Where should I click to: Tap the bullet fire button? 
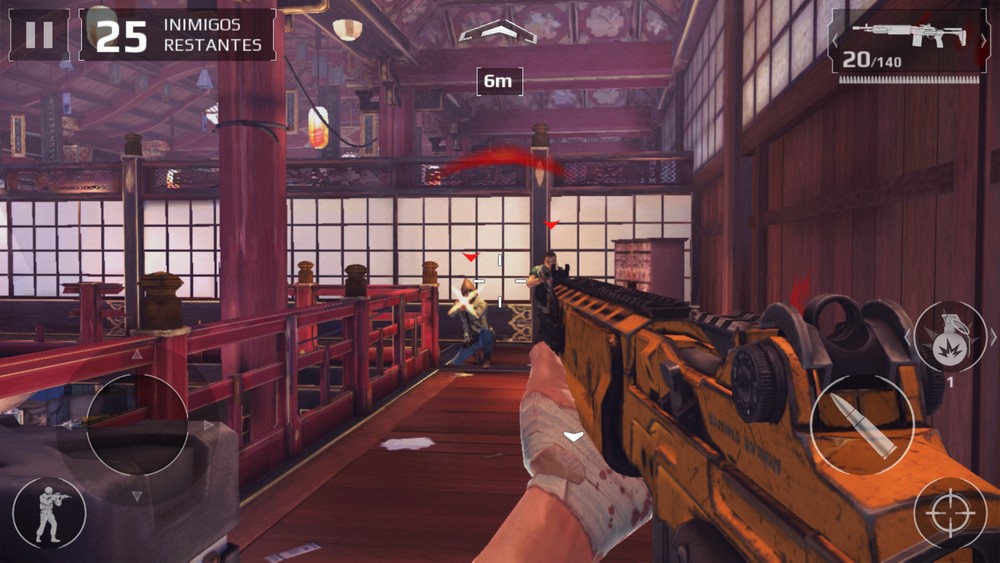point(861,424)
